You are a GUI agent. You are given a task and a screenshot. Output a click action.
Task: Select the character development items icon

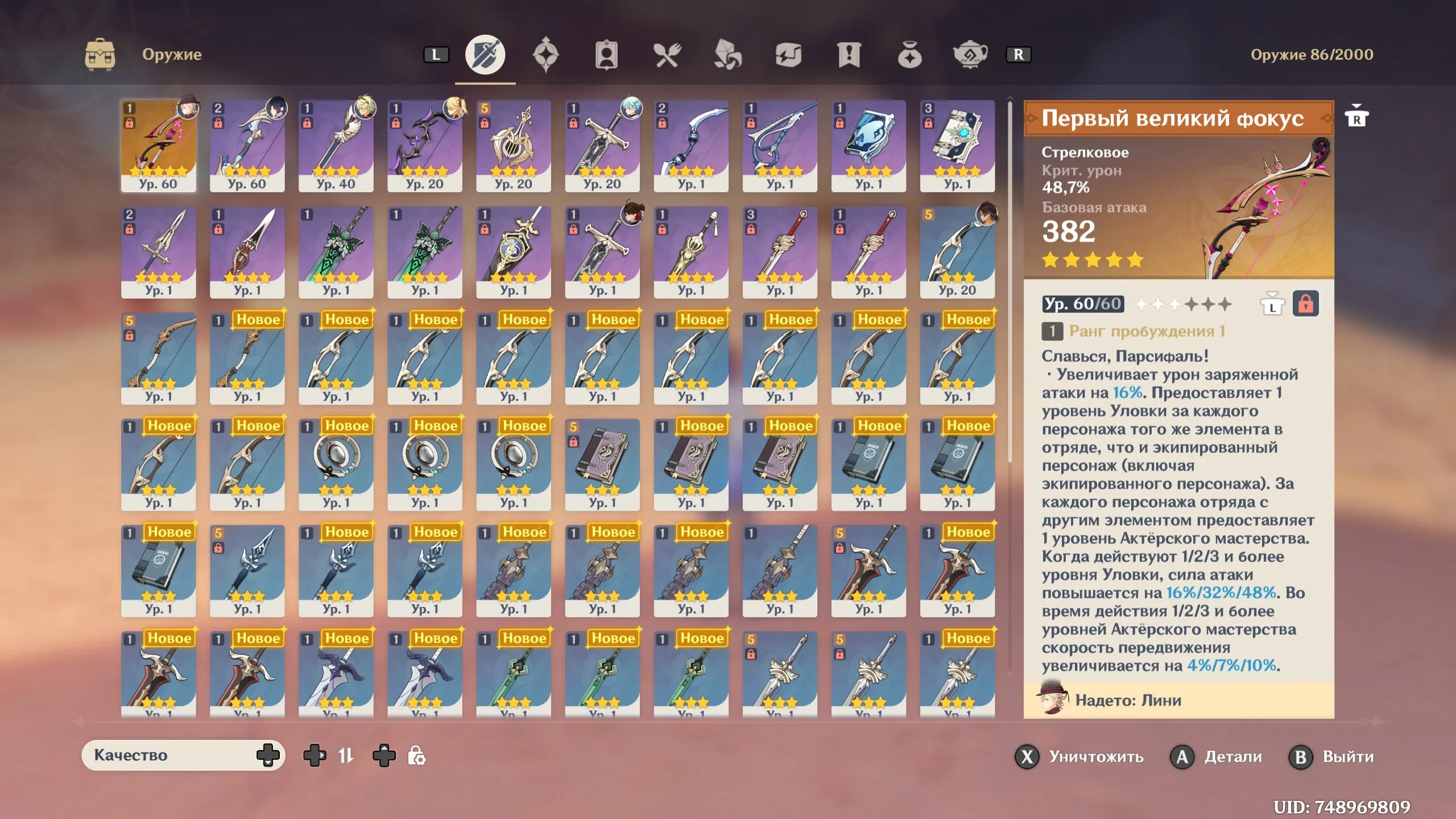pos(606,55)
